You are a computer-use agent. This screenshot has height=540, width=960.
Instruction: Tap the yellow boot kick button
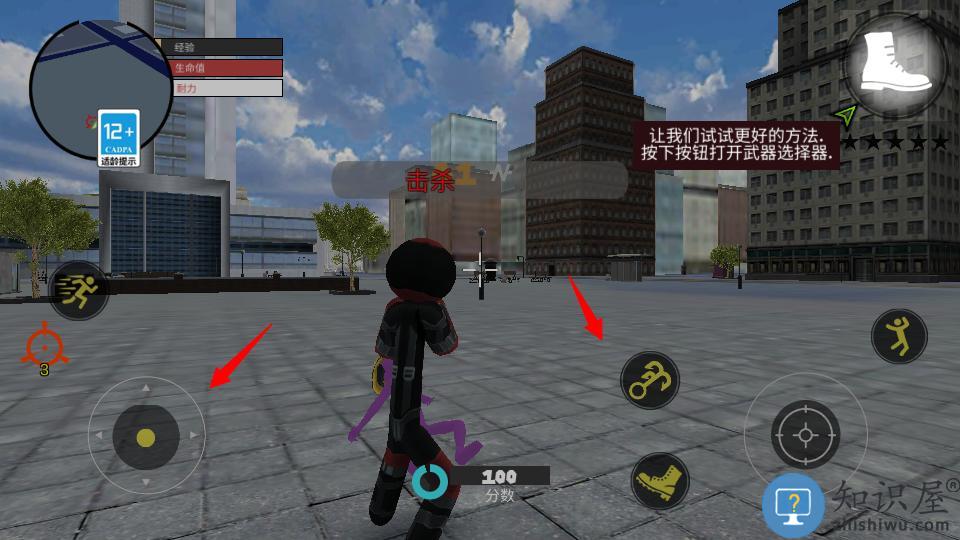point(661,482)
